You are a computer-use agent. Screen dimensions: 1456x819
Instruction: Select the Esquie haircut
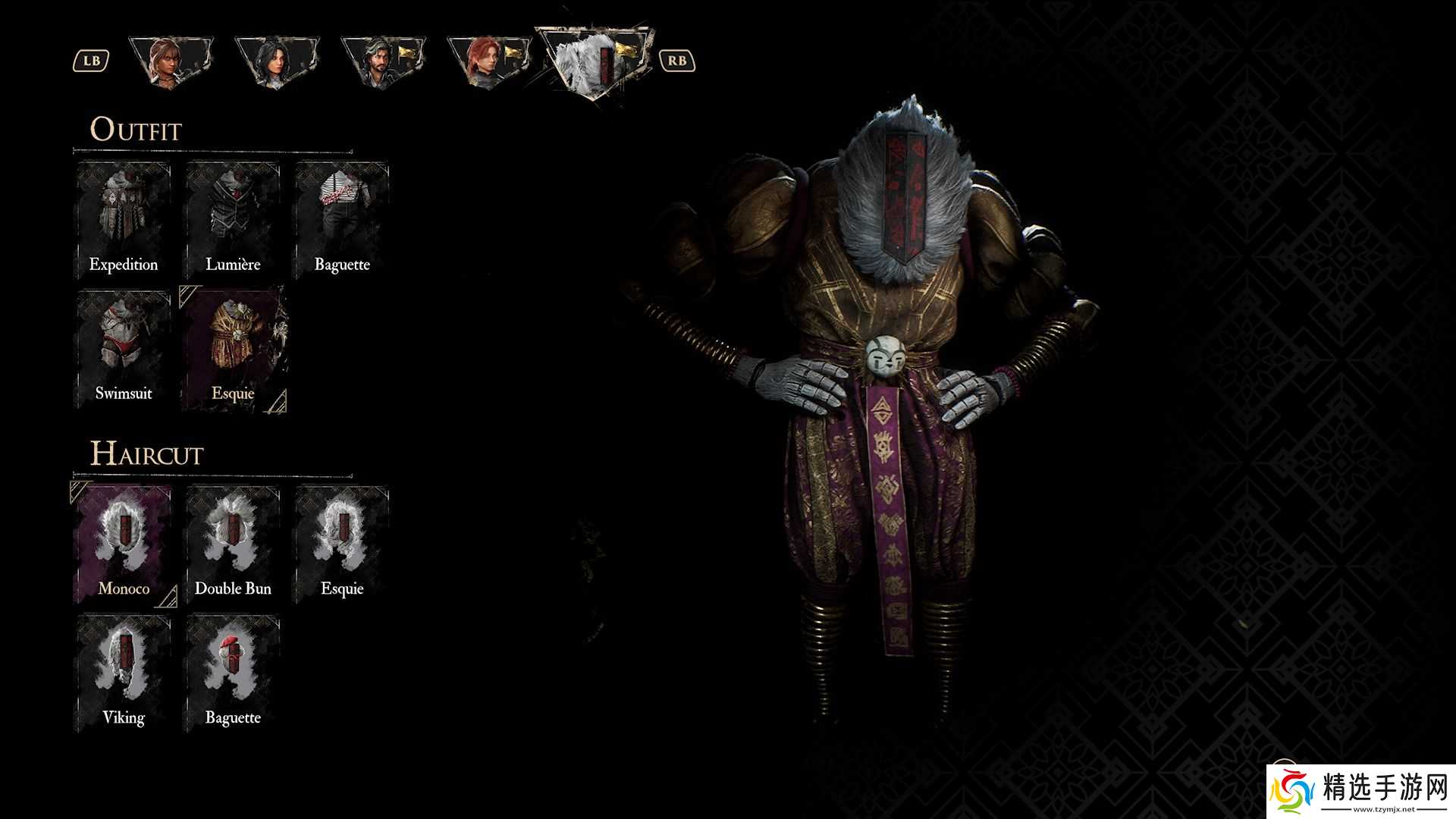(342, 544)
